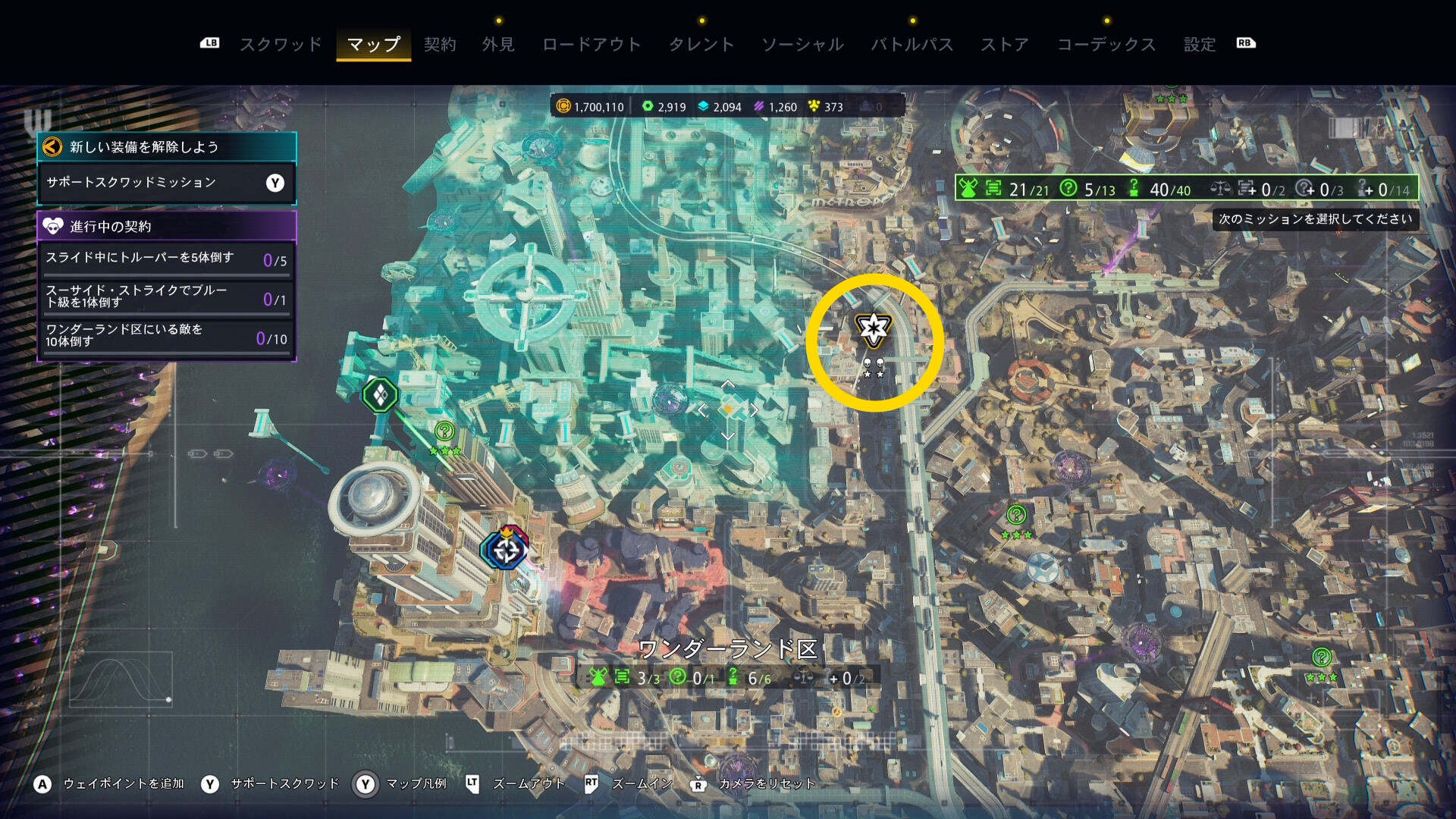The width and height of the screenshot is (1456, 819).
Task: Select the 外見 tab
Action: (498, 45)
